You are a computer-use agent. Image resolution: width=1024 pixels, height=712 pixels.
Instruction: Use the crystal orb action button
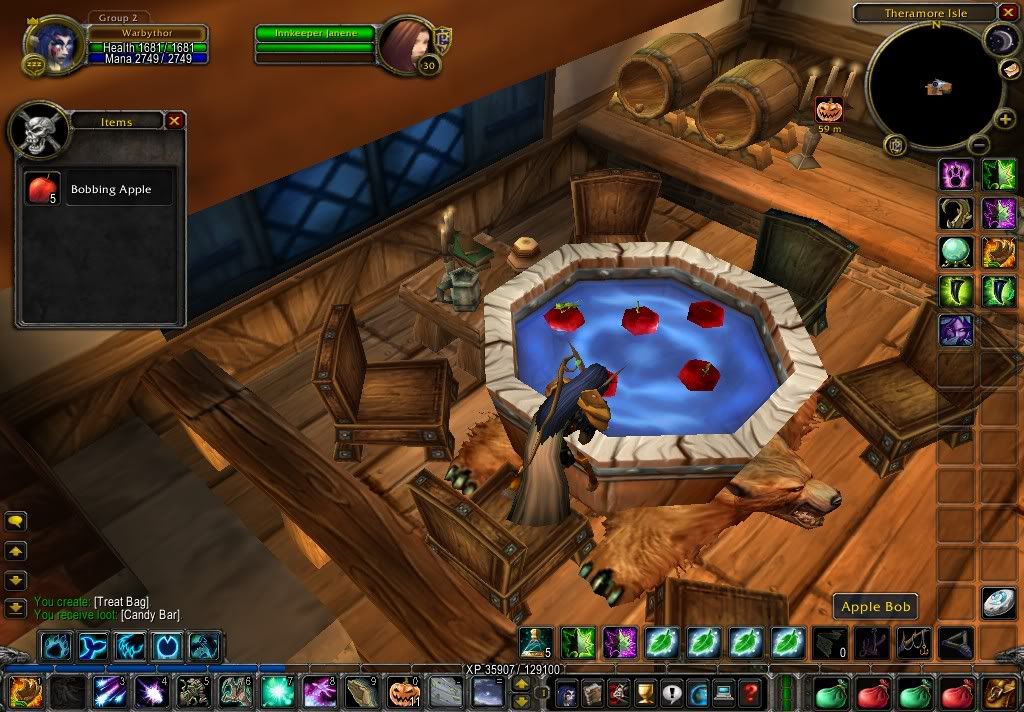(x=955, y=252)
